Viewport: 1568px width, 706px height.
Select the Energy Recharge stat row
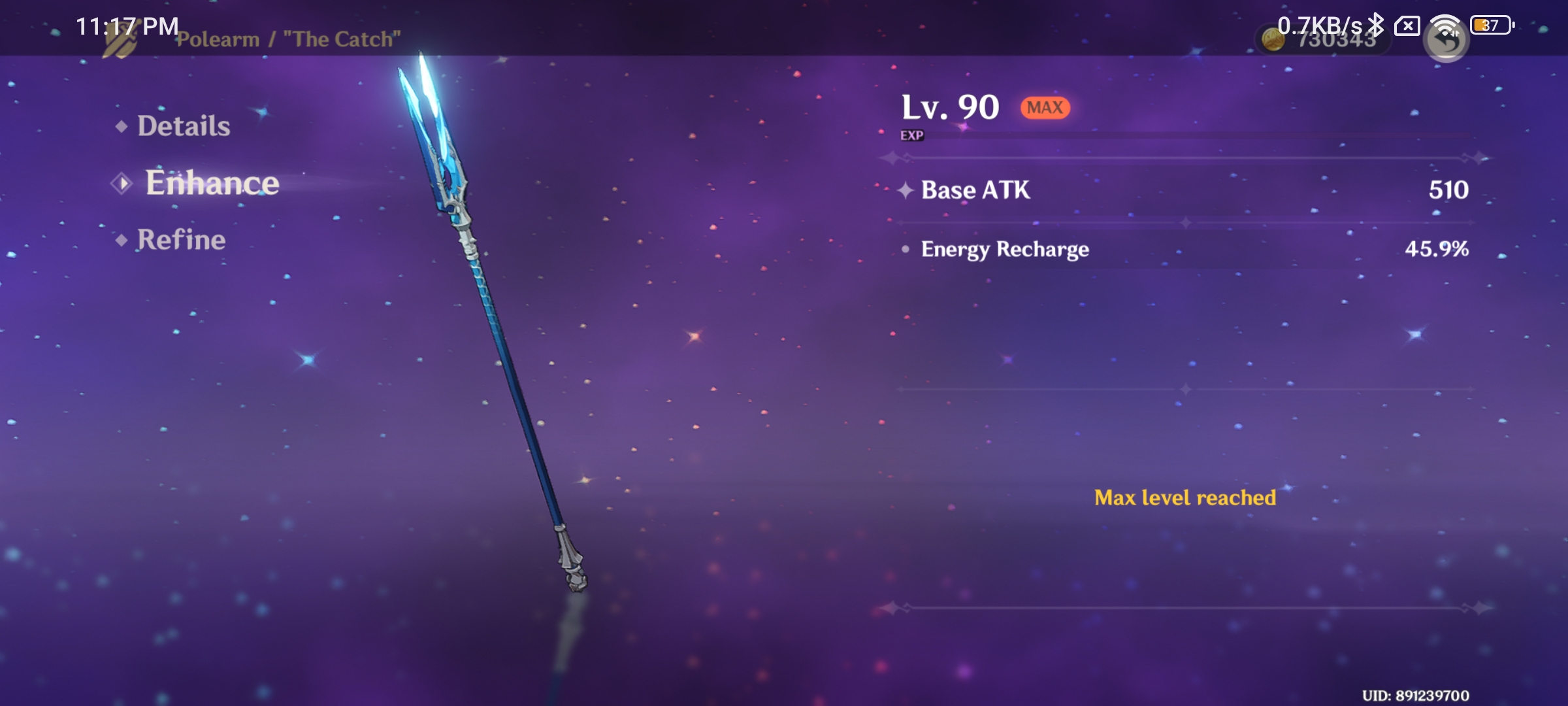tap(1004, 249)
